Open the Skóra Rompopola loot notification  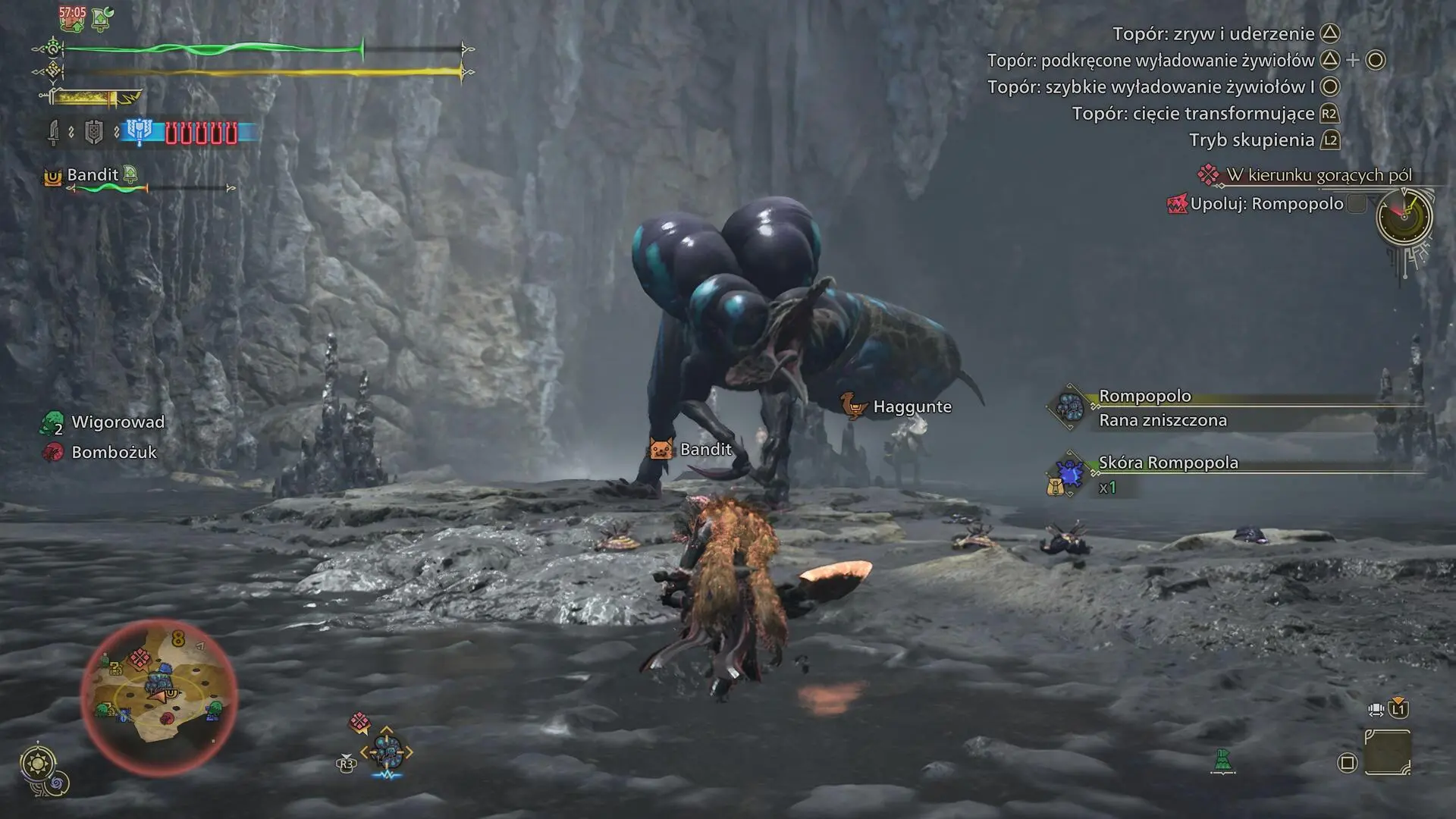(1168, 463)
